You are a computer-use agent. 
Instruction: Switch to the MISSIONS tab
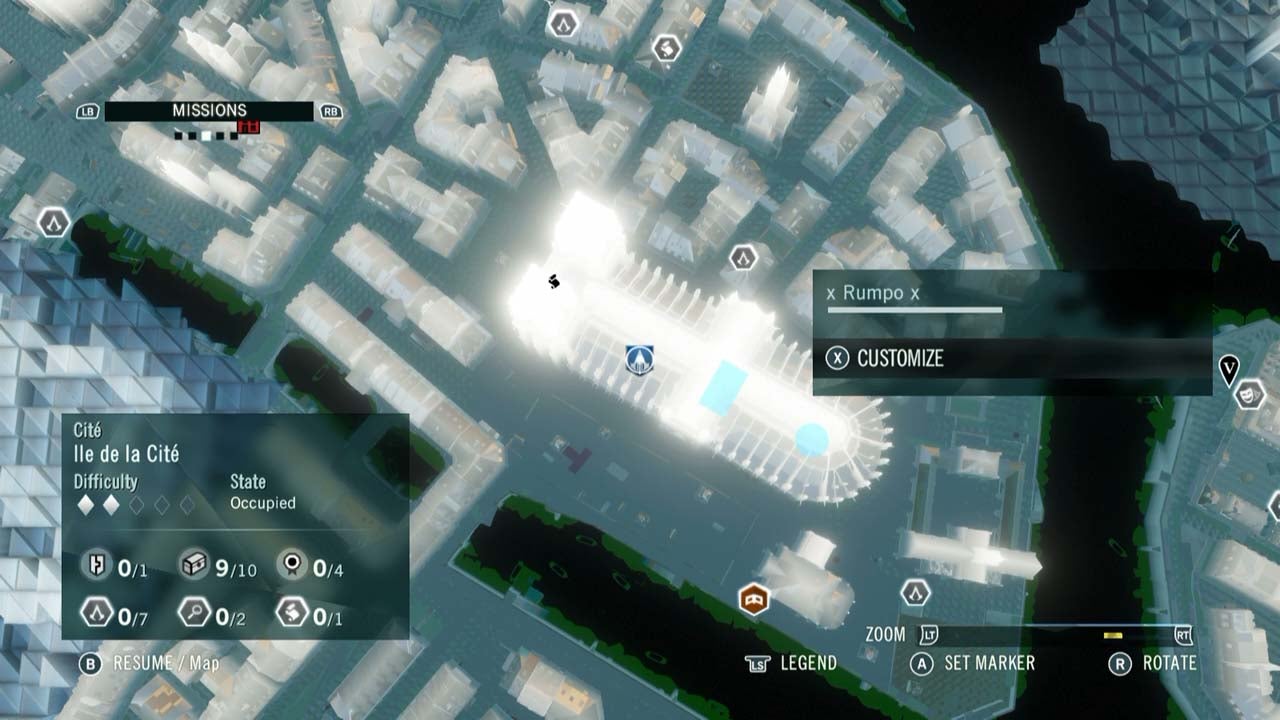coord(208,110)
